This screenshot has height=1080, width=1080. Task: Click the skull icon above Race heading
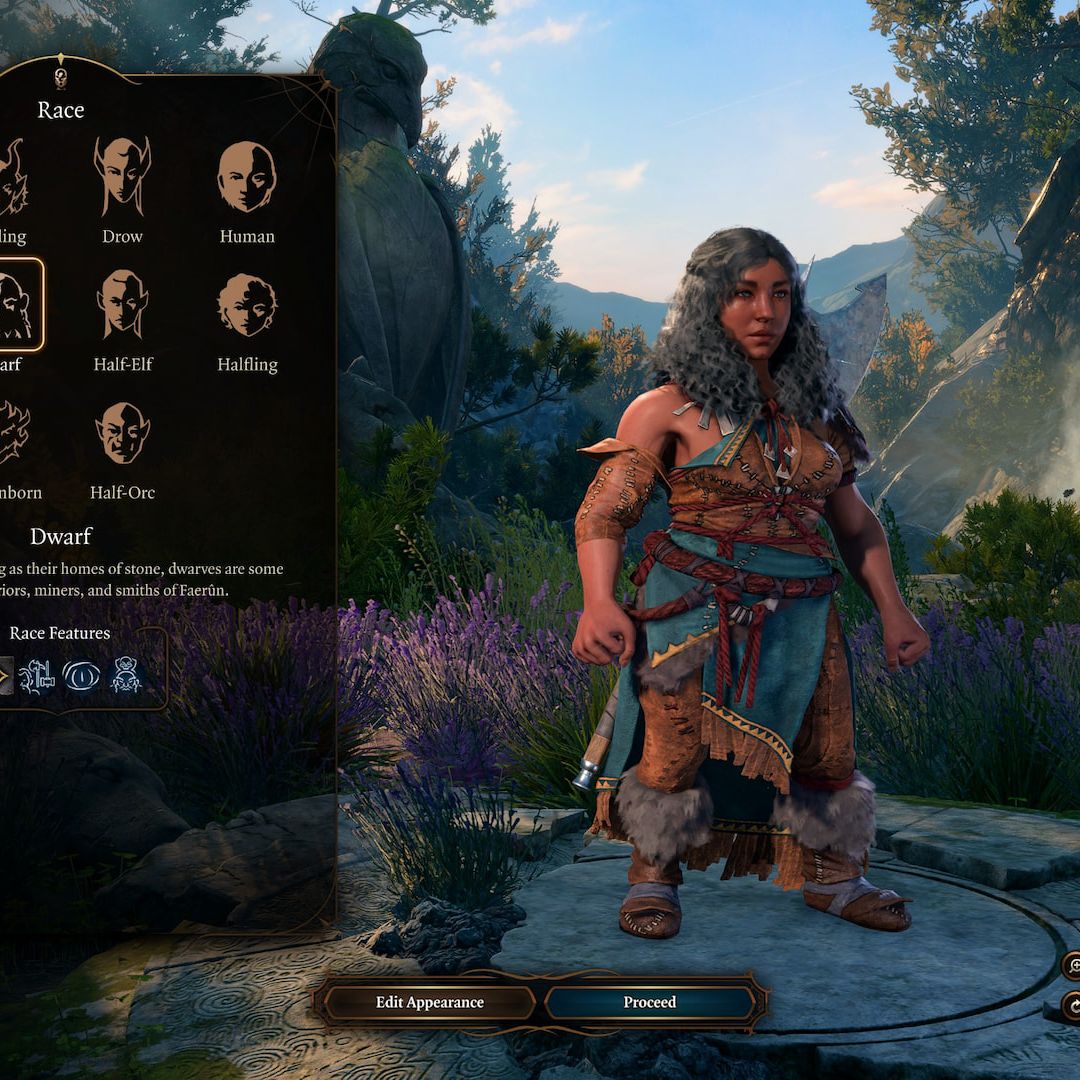(61, 78)
